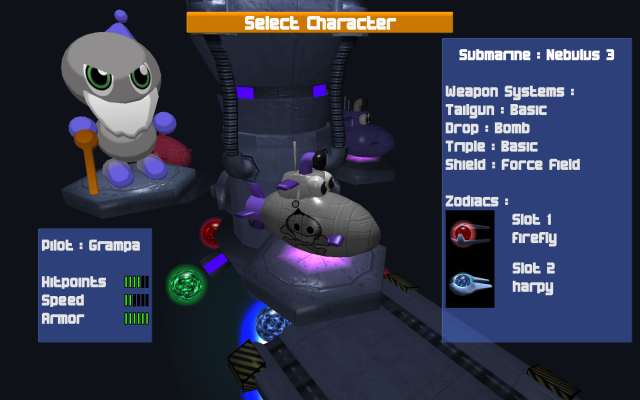Pick the Nebulus 3 submarine on the pedestal
Viewport: 640px width, 400px height.
tap(315, 212)
